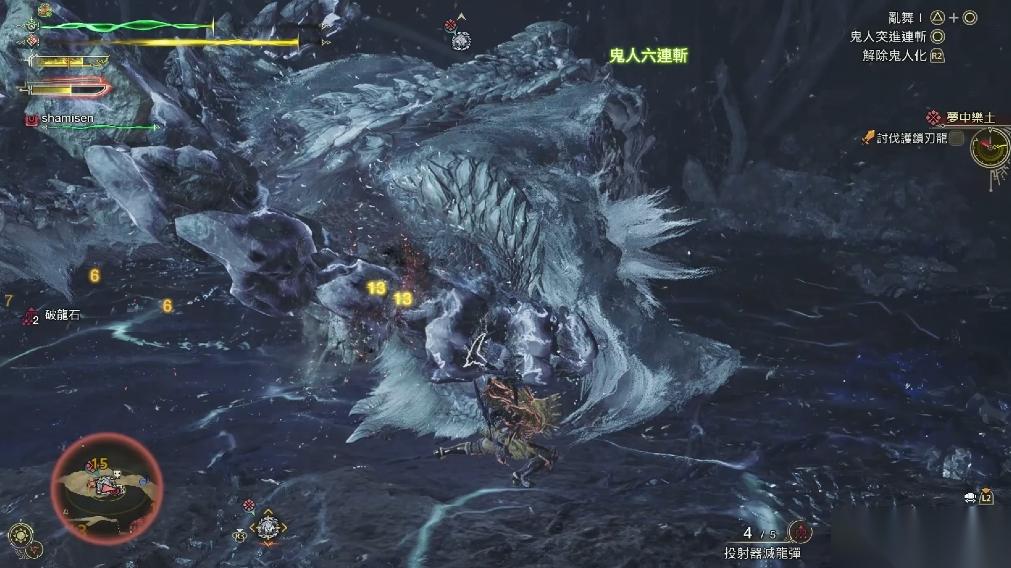Select the 討伐譚鎖刃龍 quest objective

pyautogui.click(x=912, y=138)
